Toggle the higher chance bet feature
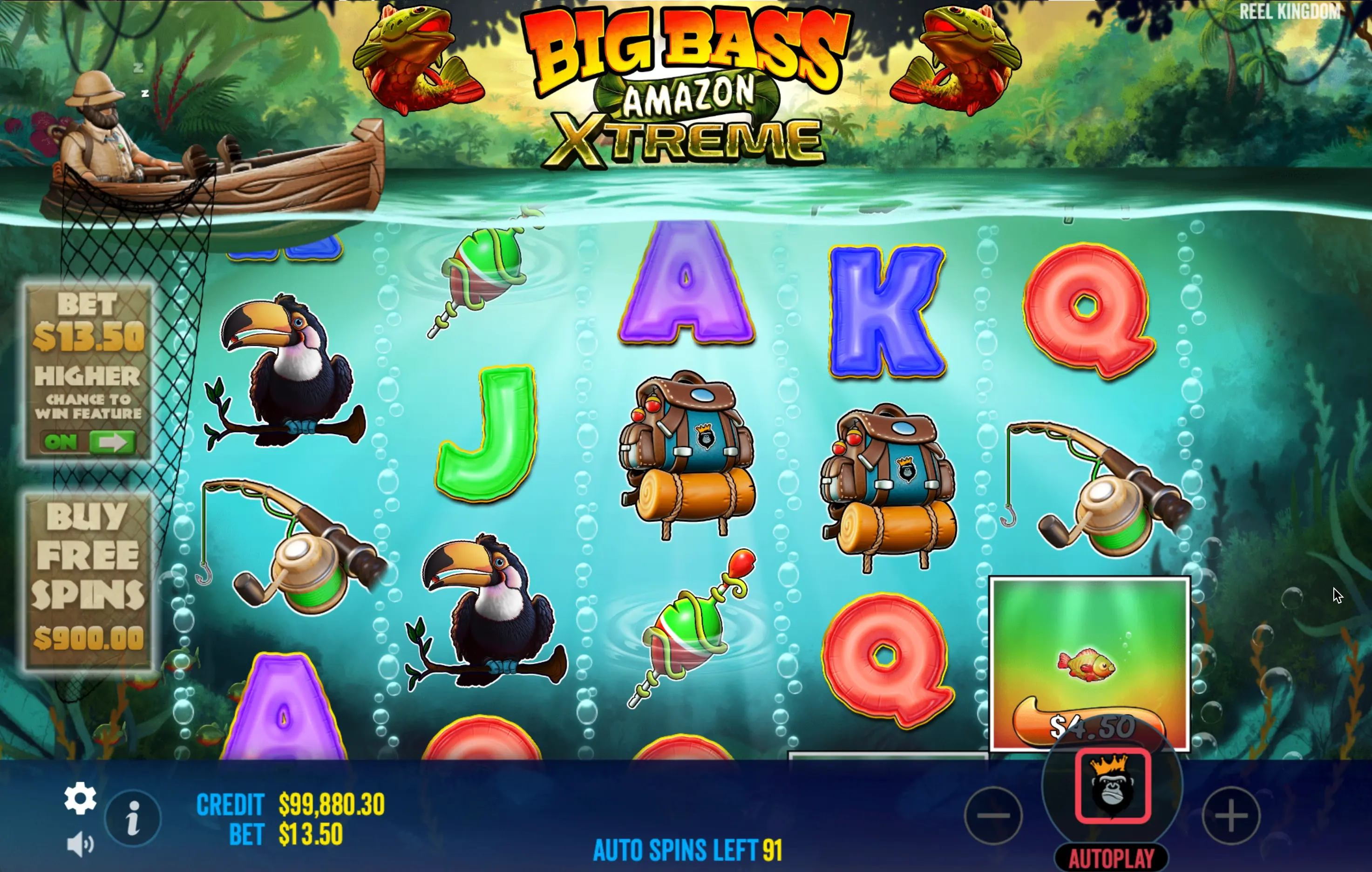 coord(88,442)
